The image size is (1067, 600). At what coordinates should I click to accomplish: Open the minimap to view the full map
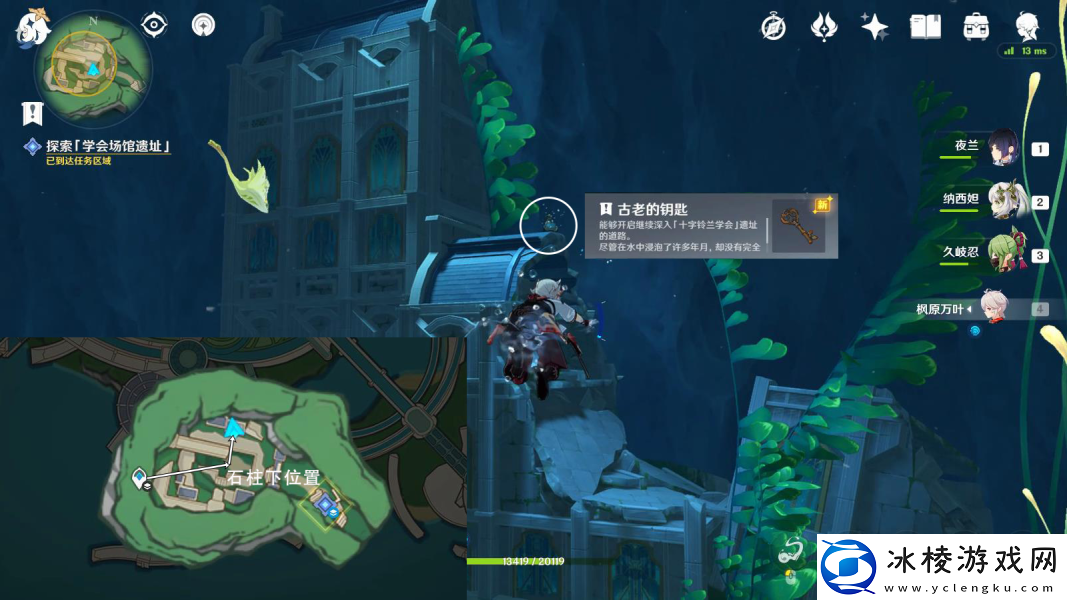92,67
